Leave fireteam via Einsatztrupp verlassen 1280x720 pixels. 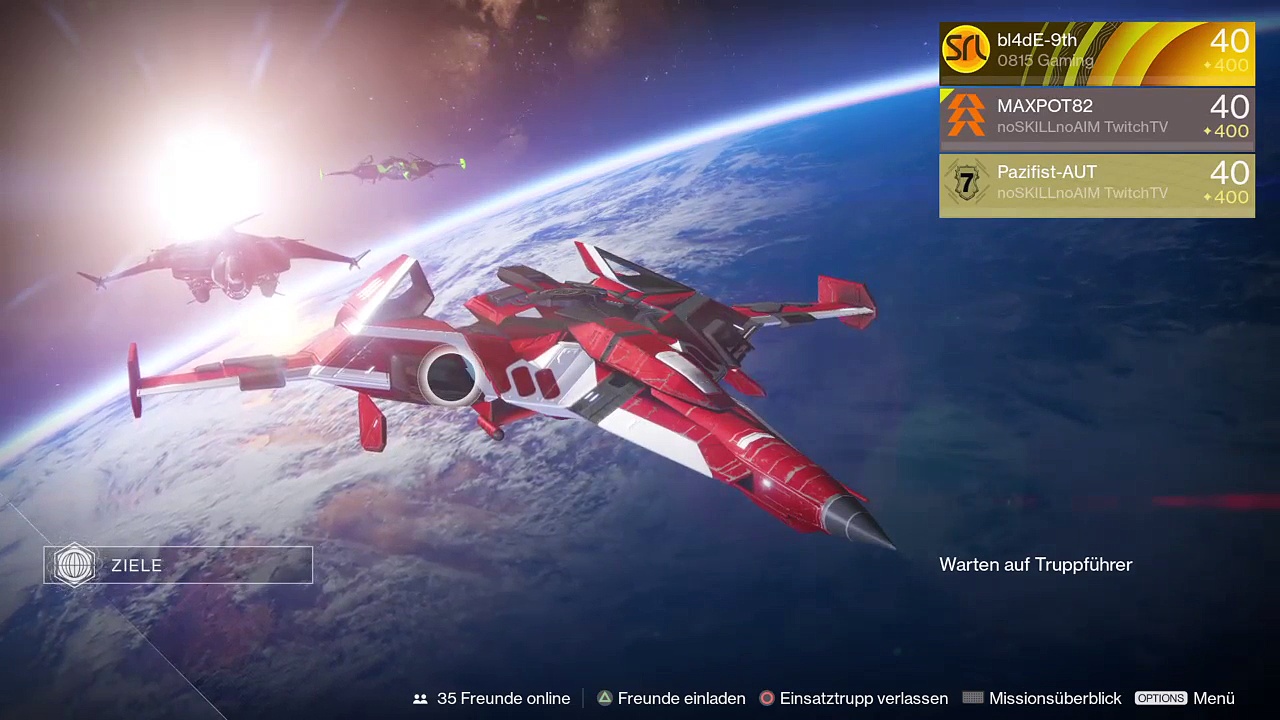point(853,698)
